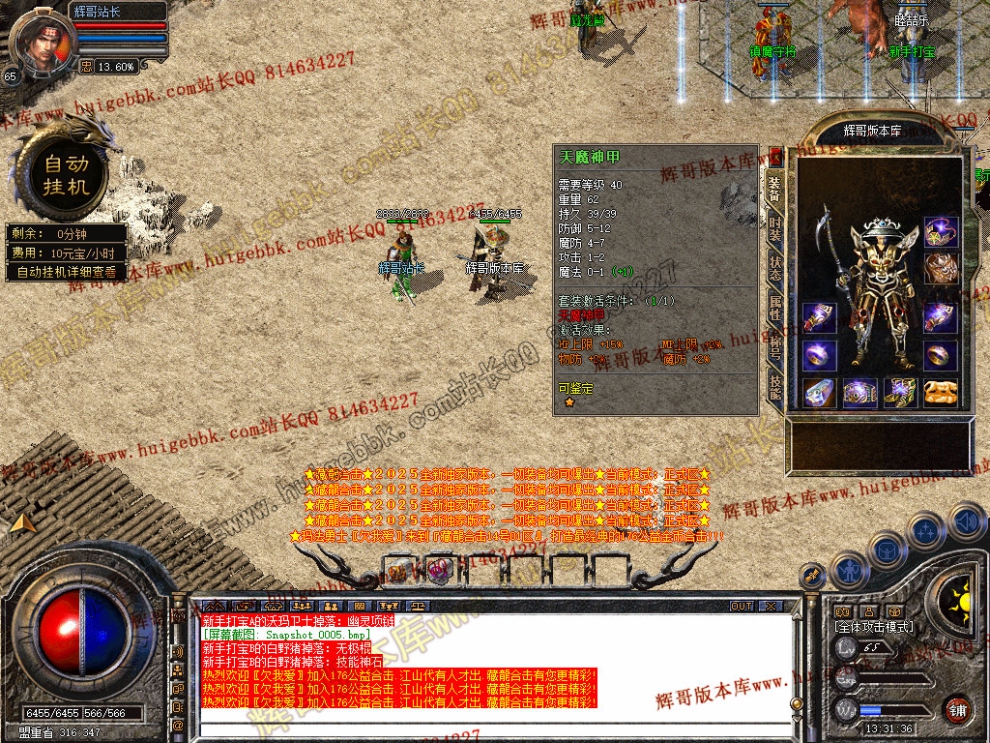This screenshot has height=743, width=990.
Task: Choose the equipped boots slot
Action: [899, 392]
